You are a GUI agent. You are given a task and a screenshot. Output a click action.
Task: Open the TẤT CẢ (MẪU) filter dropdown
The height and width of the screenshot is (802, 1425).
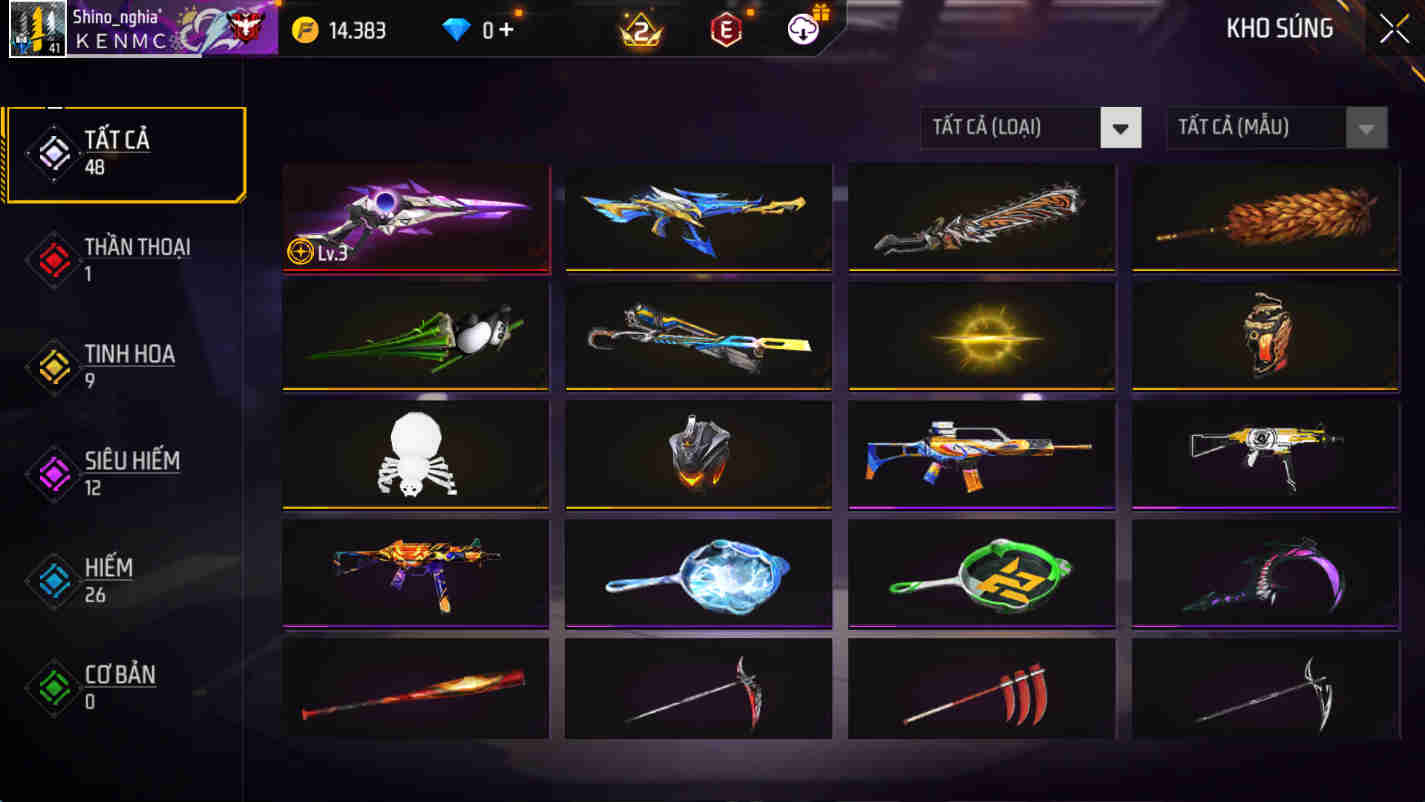tap(1250, 127)
